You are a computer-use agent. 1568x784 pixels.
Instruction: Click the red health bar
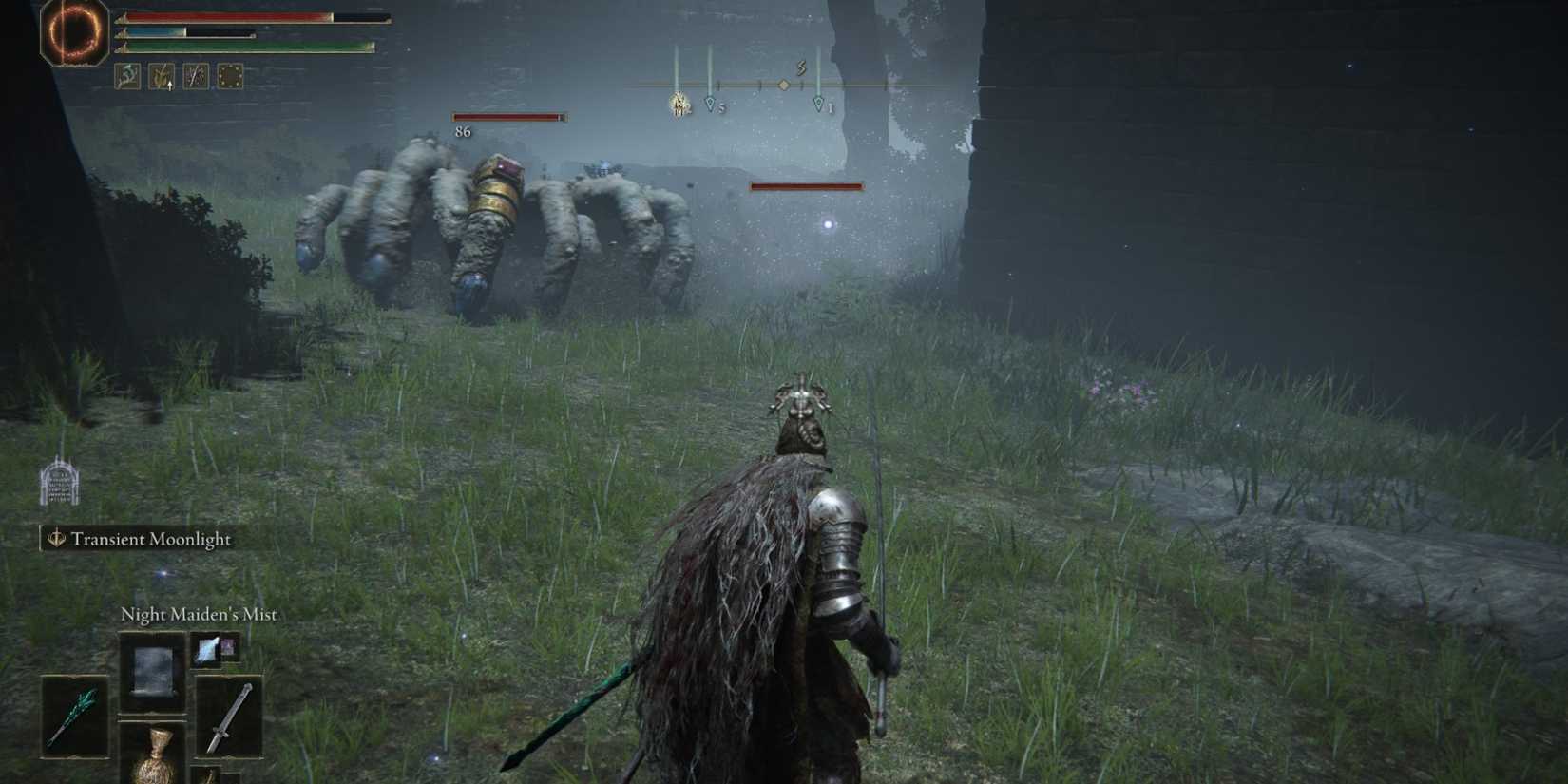coord(228,16)
